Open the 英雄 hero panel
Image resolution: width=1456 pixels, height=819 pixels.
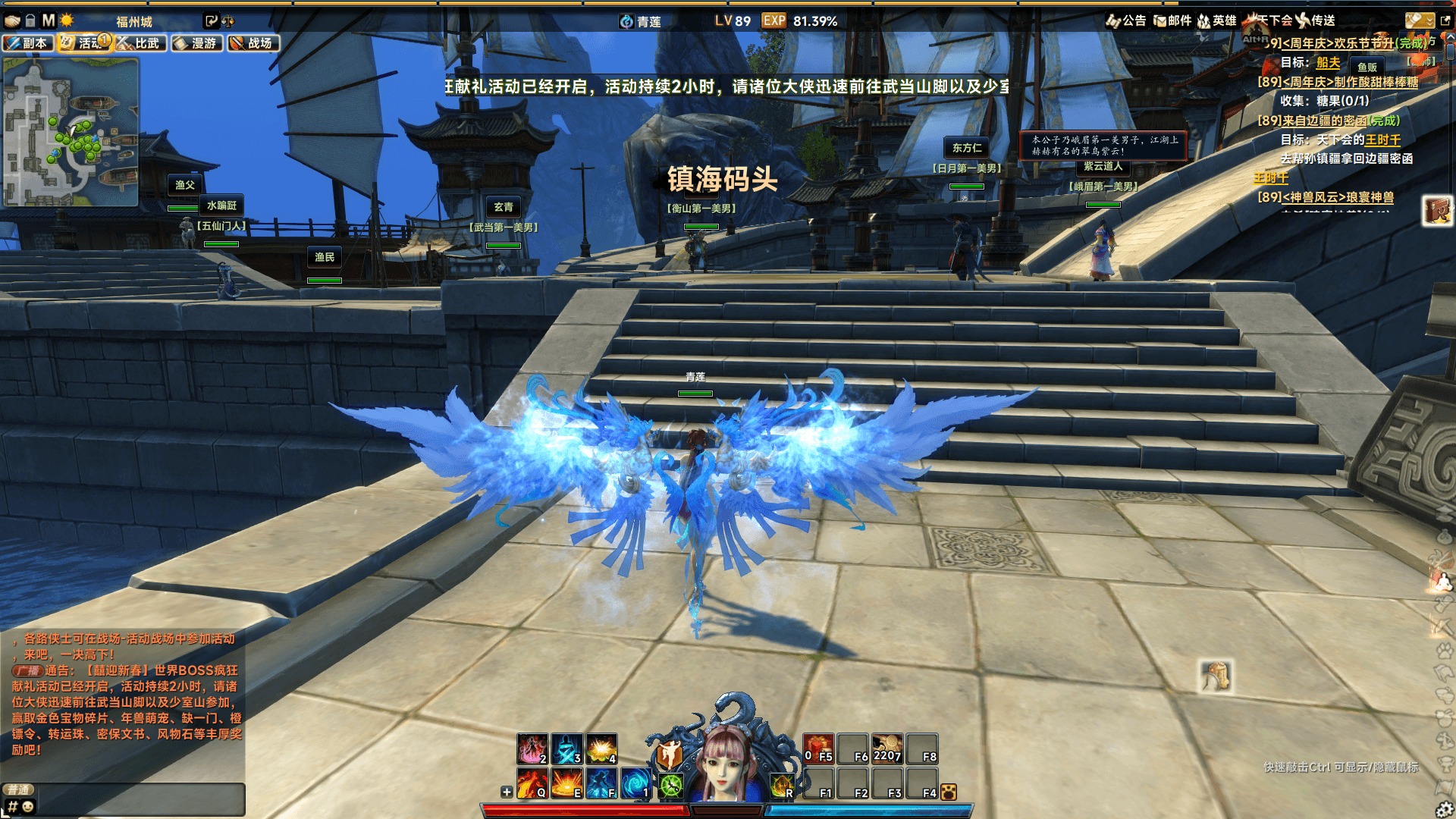coord(1217,20)
